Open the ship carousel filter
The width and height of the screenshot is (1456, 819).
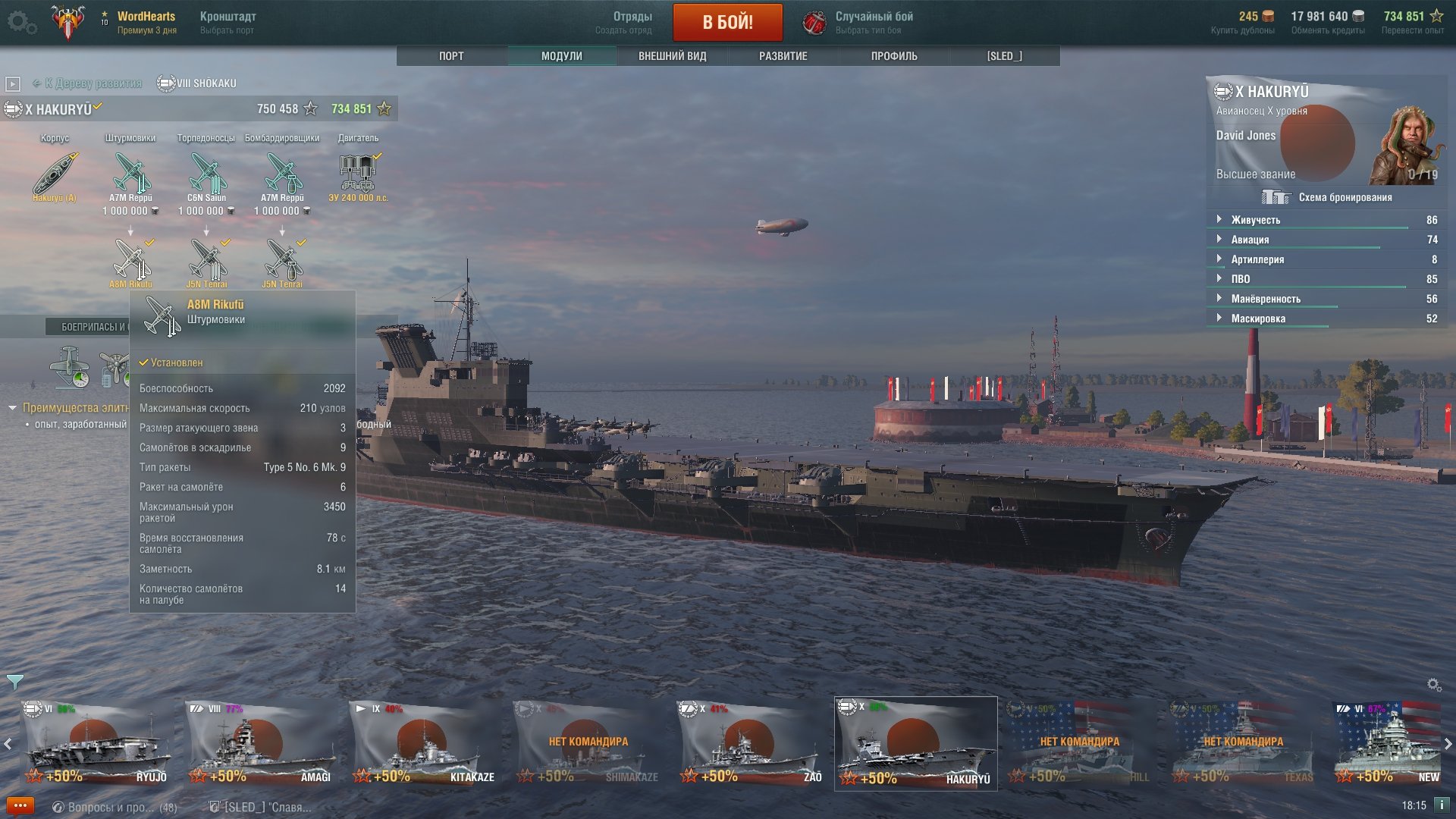(14, 682)
